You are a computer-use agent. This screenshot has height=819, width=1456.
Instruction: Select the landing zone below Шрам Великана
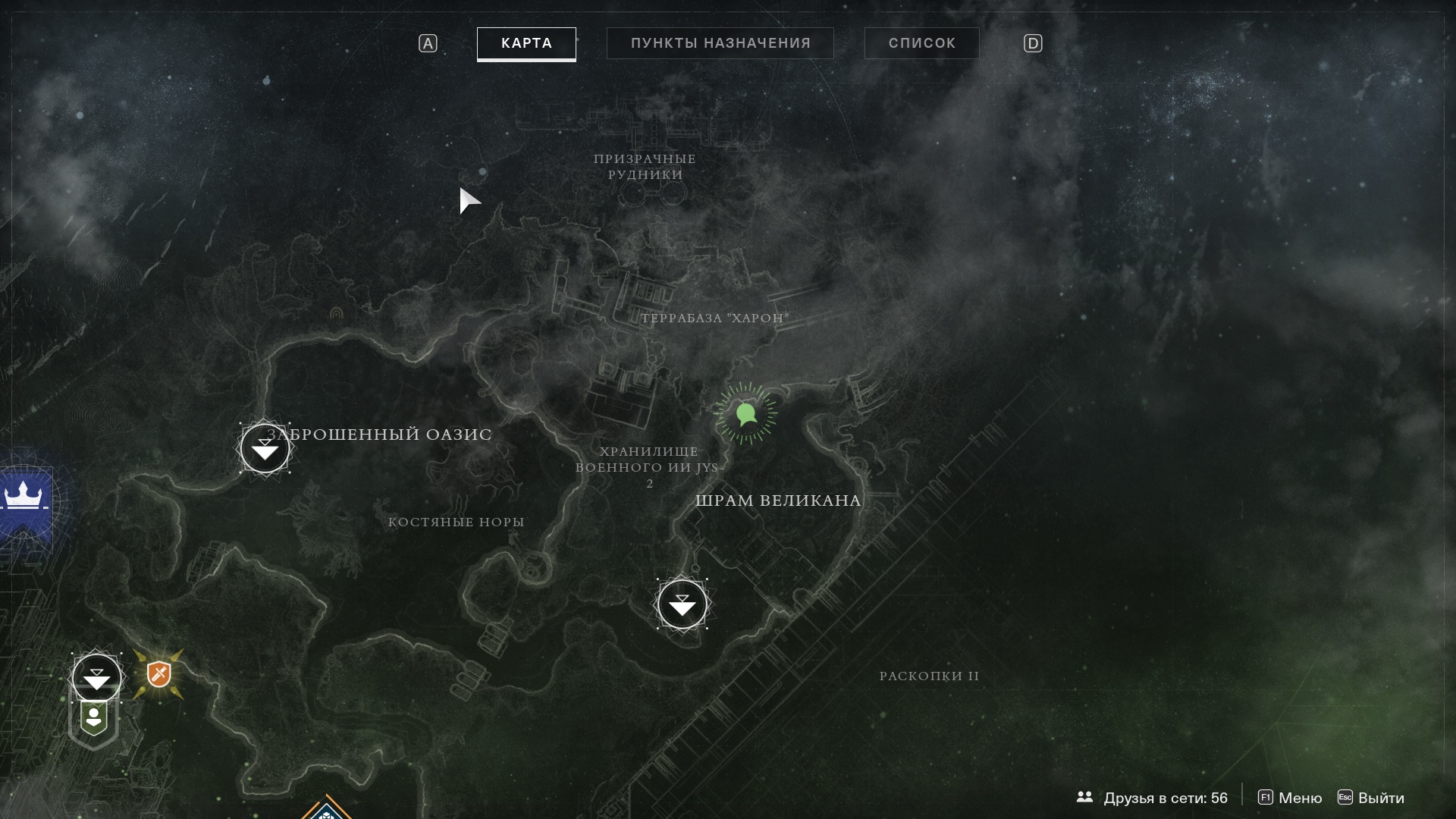(682, 604)
